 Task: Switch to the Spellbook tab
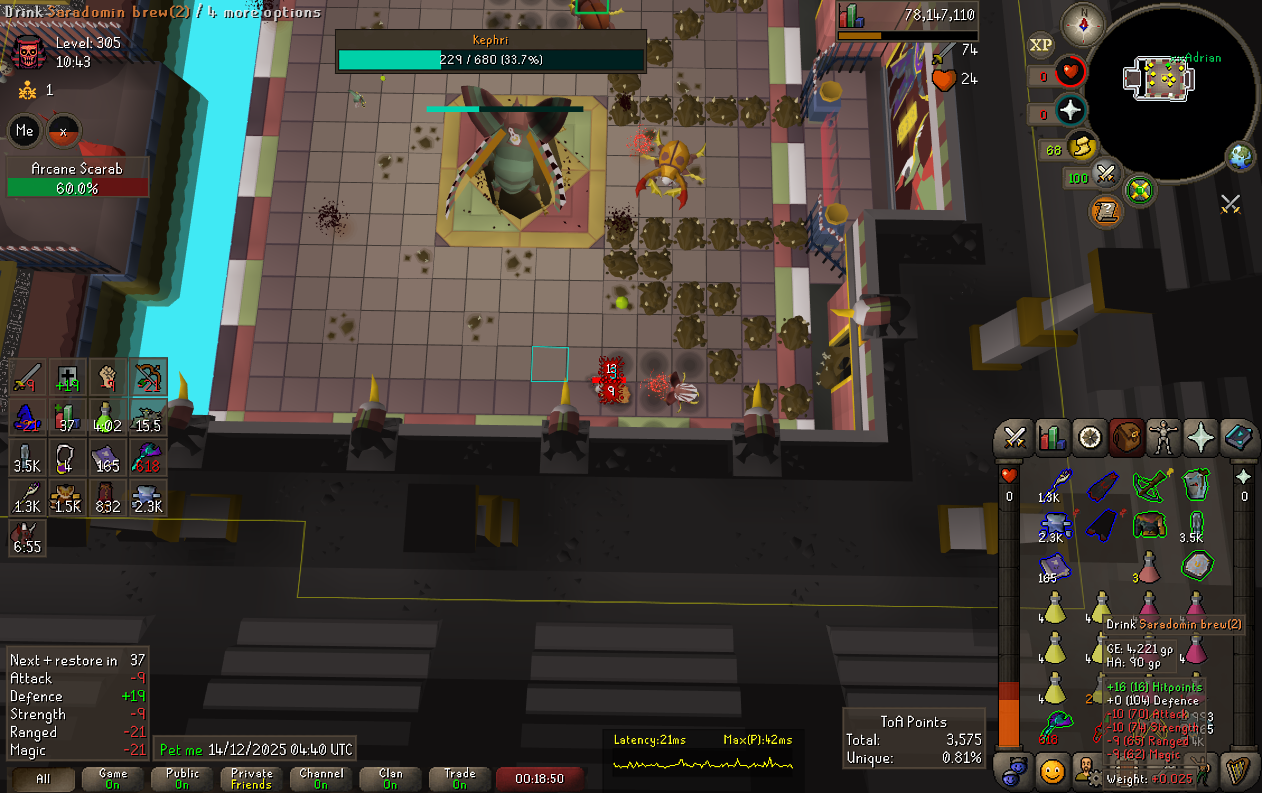click(x=1238, y=437)
